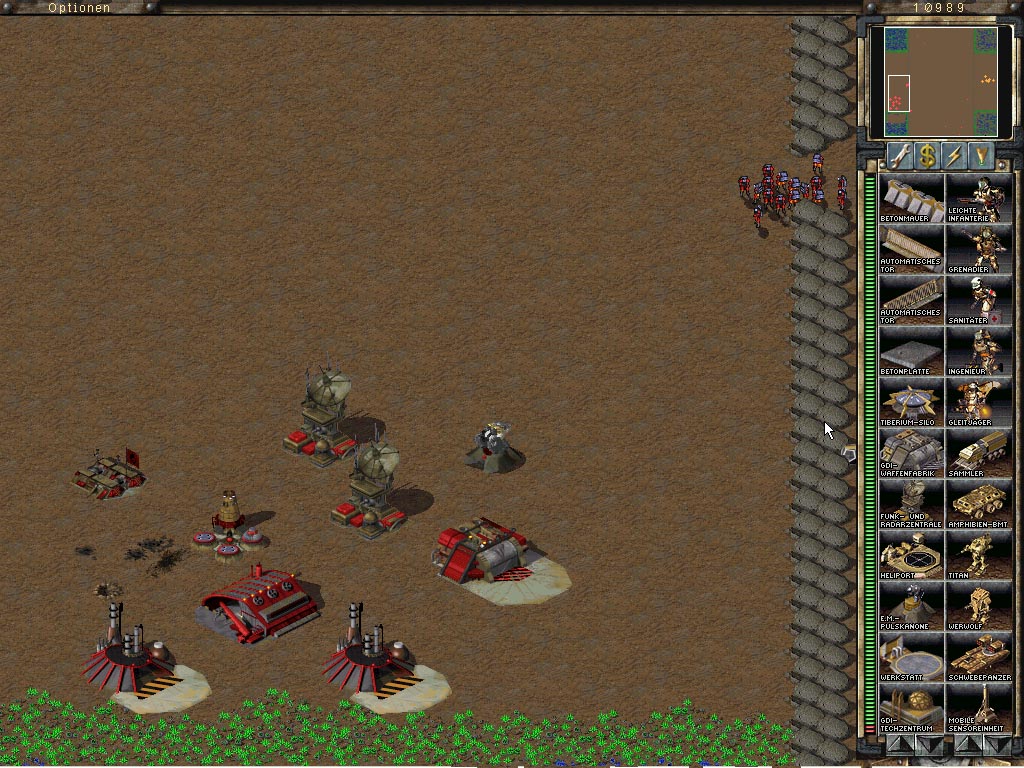The height and width of the screenshot is (768, 1024).
Task: Build the E.M.-Pulskanone
Action: [x=911, y=606]
